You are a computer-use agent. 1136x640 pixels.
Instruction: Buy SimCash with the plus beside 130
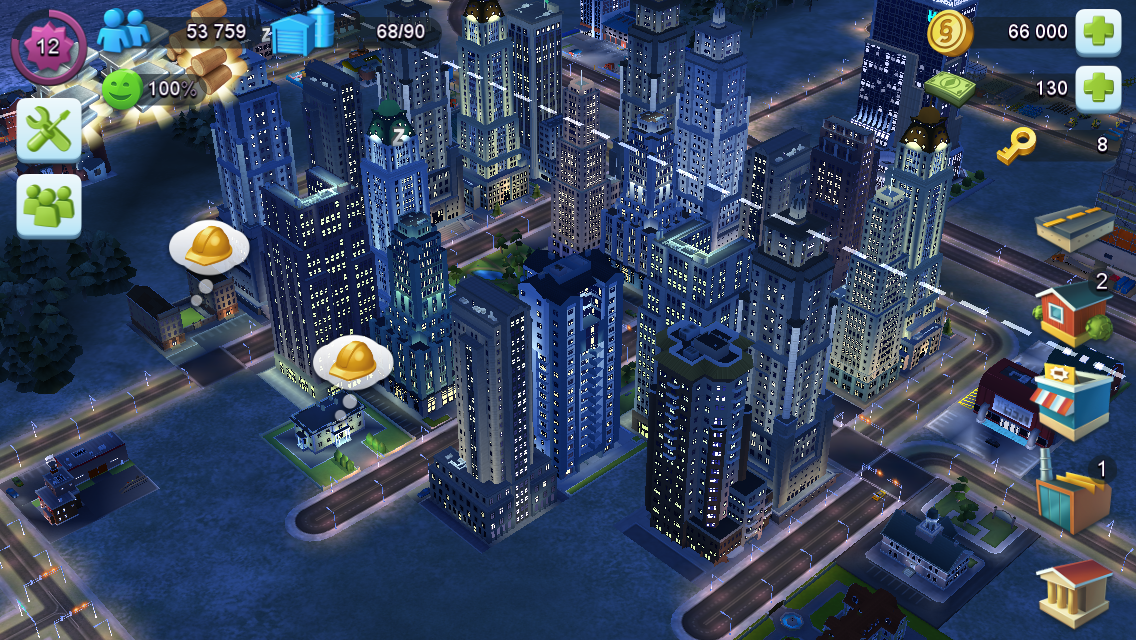point(1097,87)
